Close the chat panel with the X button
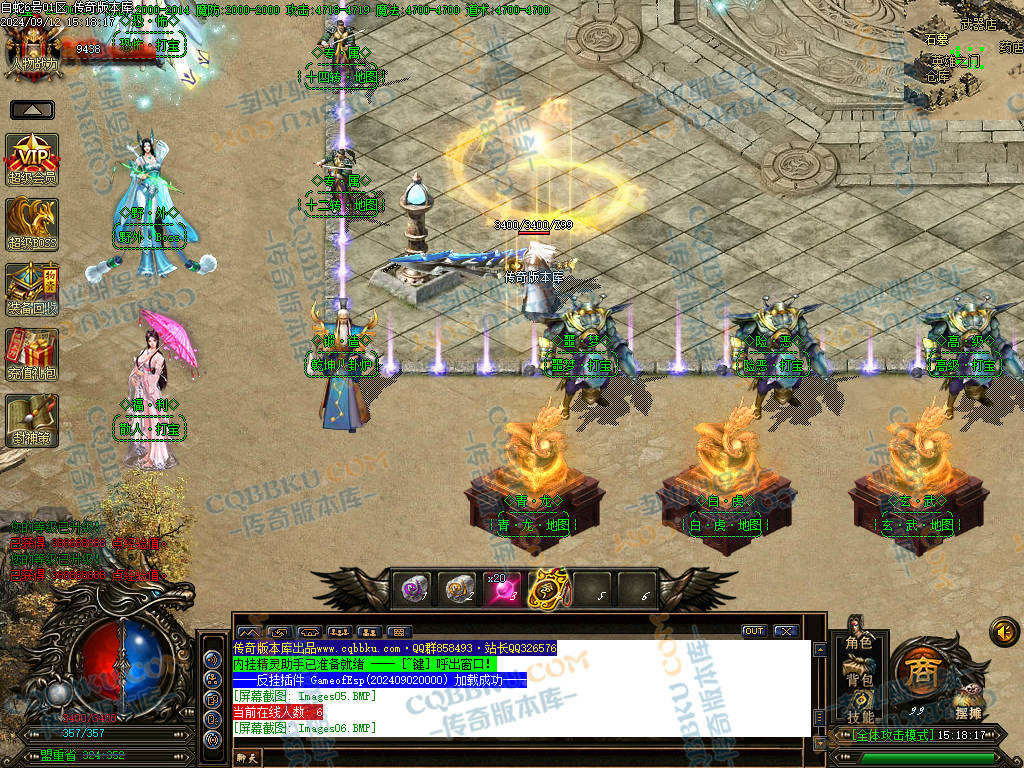The width and height of the screenshot is (1024, 768). pyautogui.click(x=785, y=631)
